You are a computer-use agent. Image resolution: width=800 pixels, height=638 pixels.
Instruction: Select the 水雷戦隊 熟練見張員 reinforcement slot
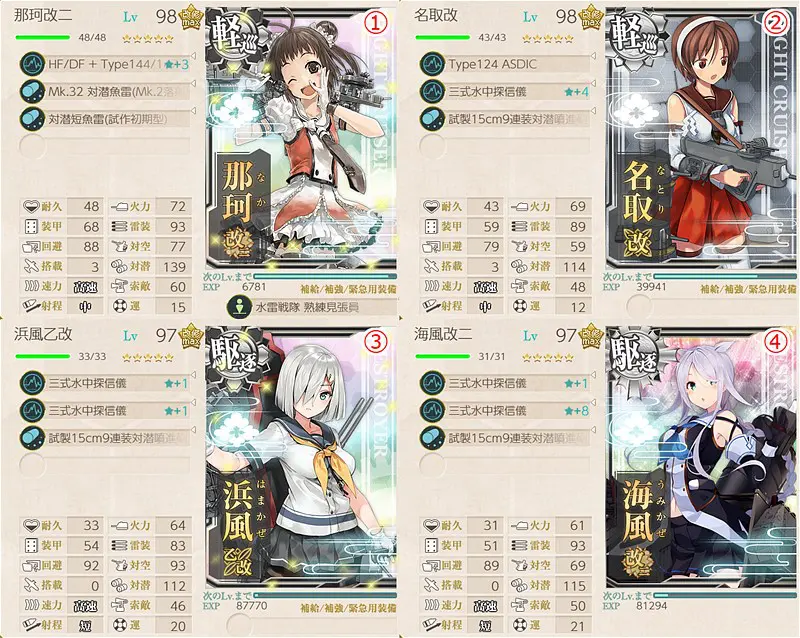click(x=290, y=307)
